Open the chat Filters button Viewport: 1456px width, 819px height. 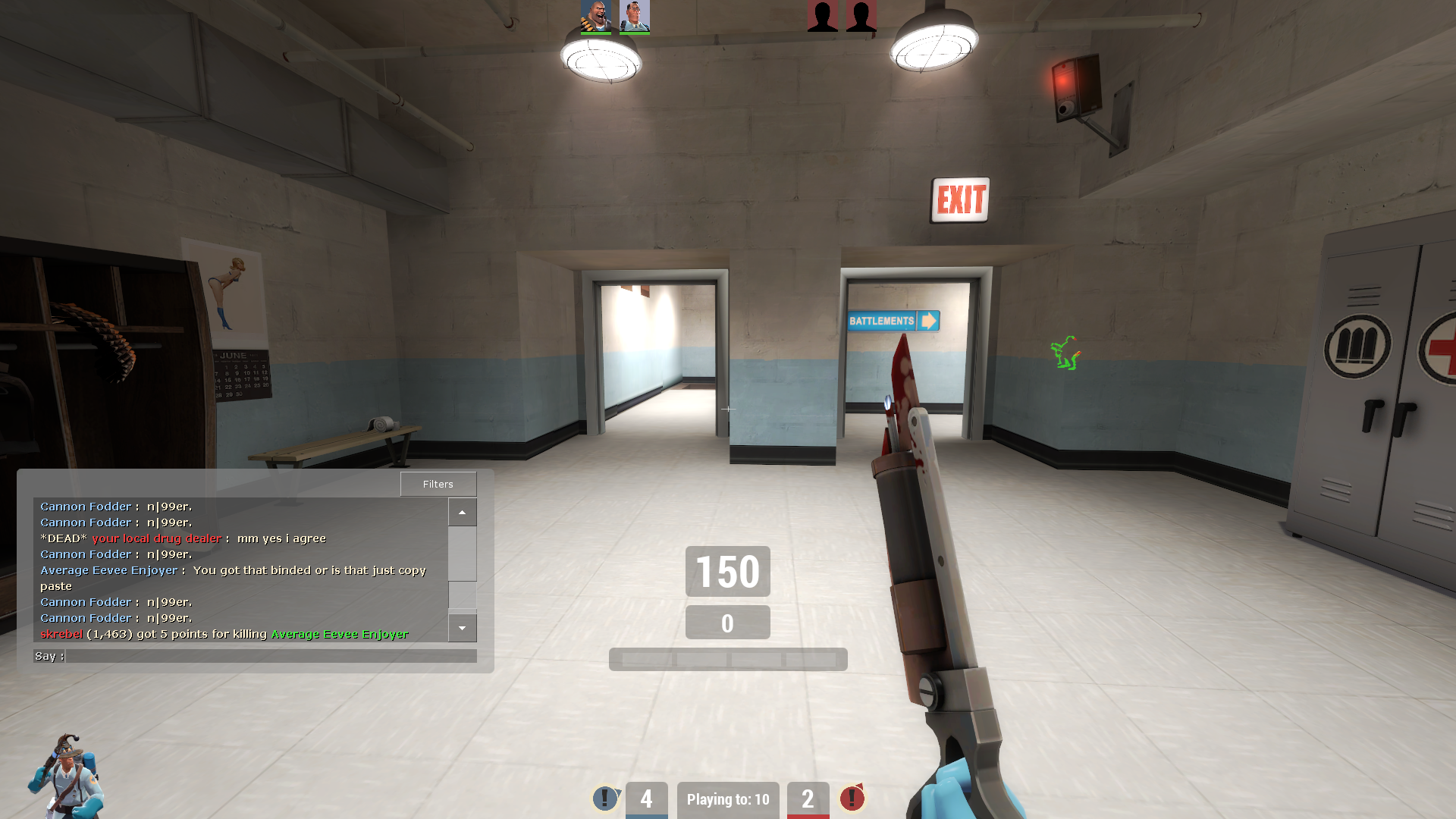click(438, 484)
